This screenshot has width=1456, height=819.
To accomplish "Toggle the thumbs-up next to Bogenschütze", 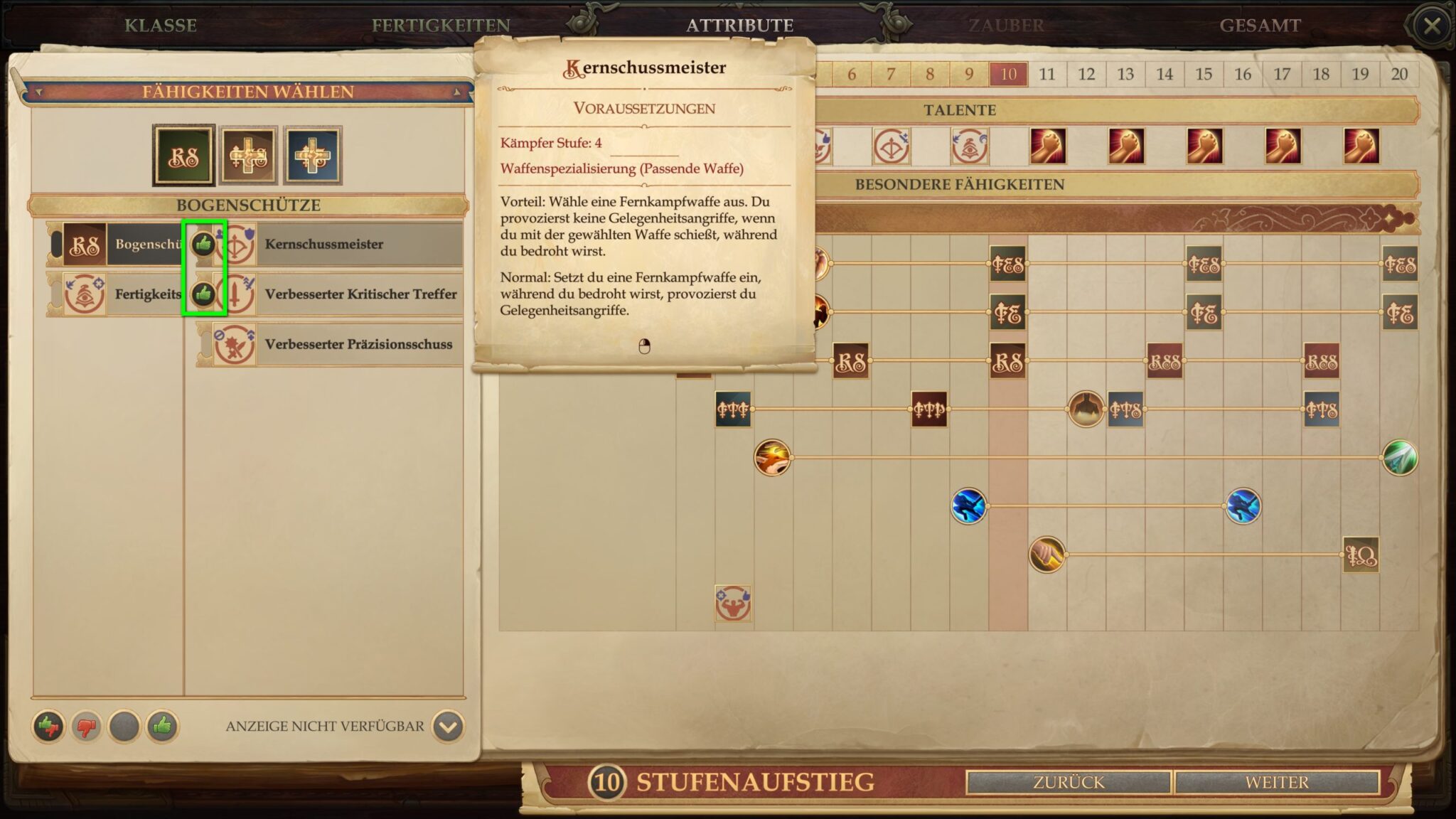I will [205, 242].
